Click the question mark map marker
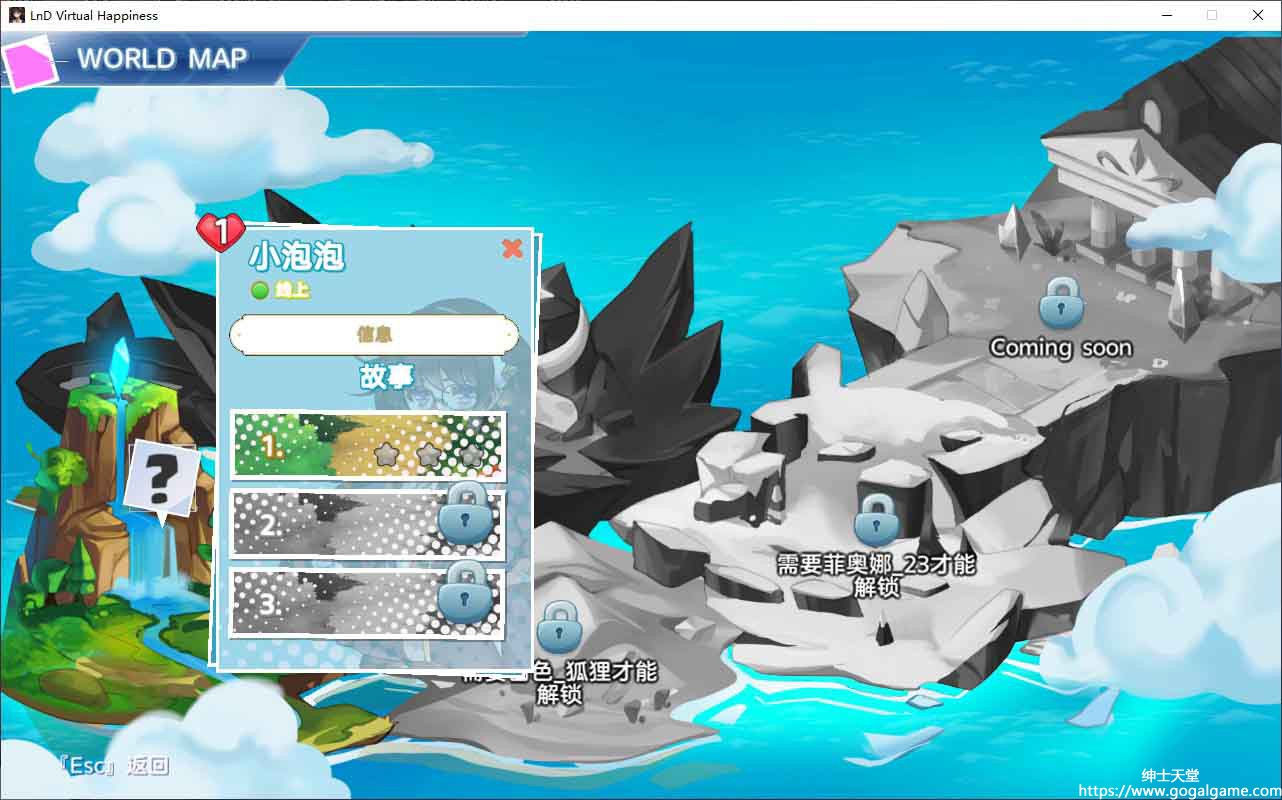This screenshot has width=1282, height=800. click(x=159, y=480)
